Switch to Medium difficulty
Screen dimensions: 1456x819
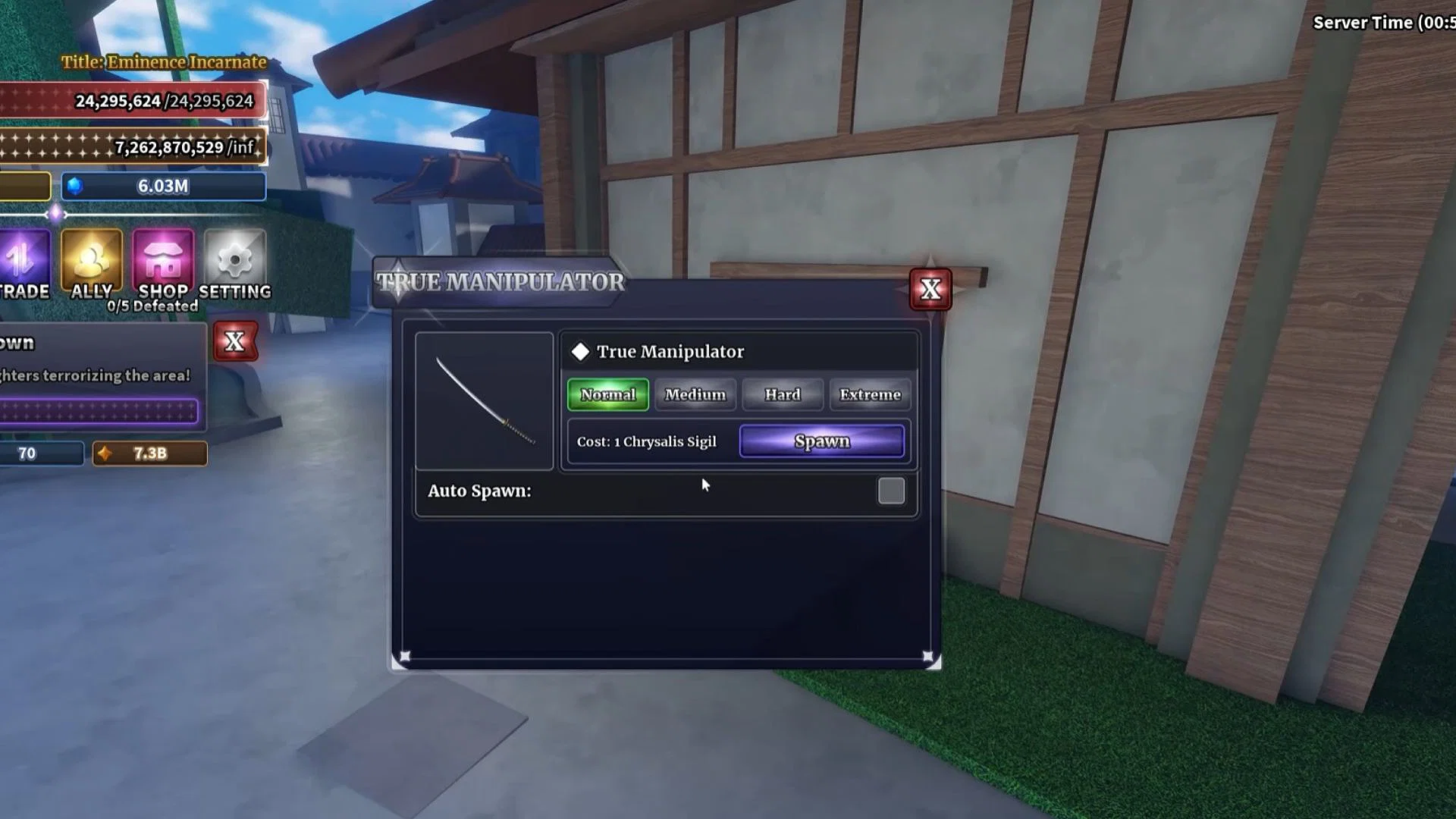coord(695,394)
